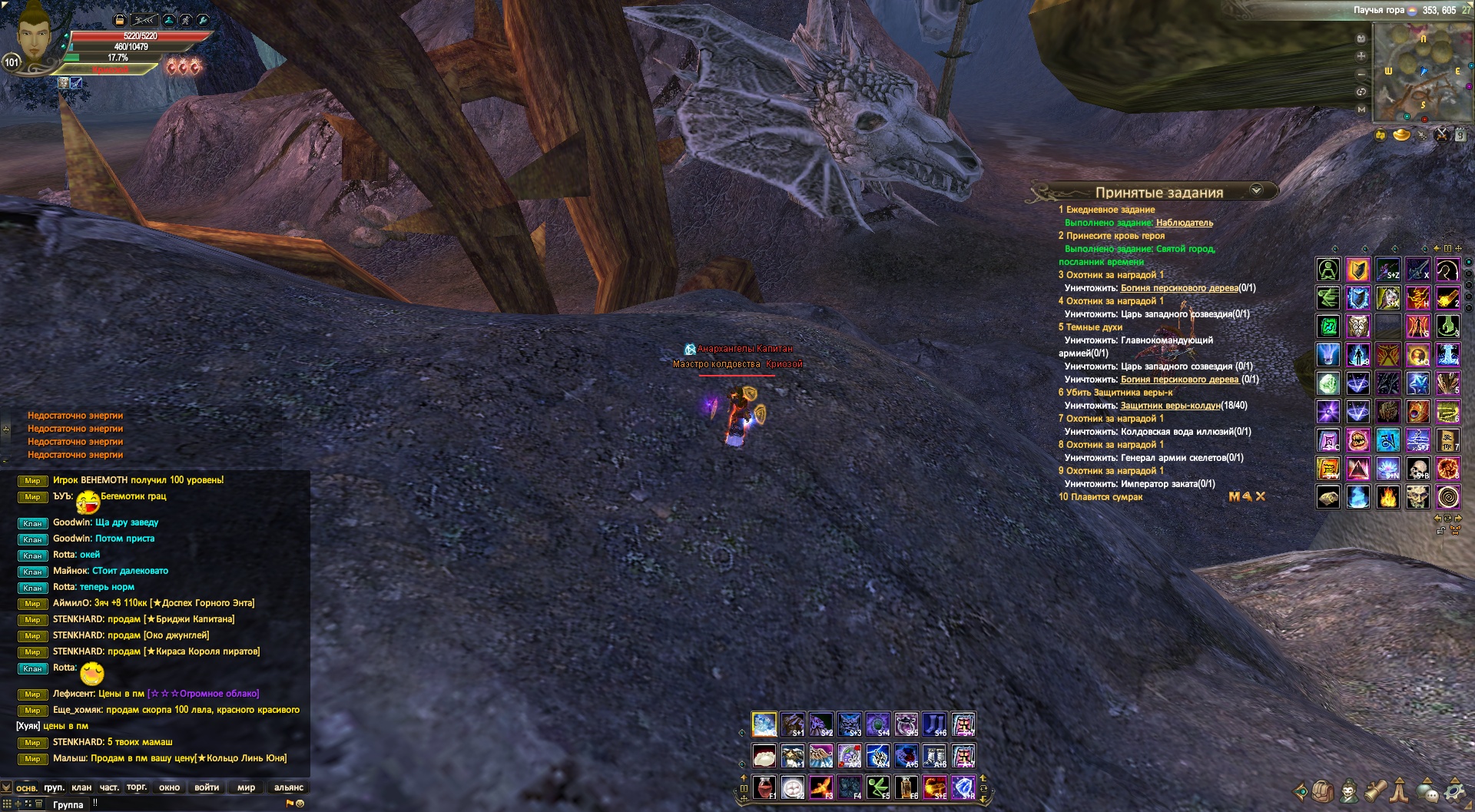The height and width of the screenshot is (812, 1475).
Task: Use the red potion in slot F1
Action: pyautogui.click(x=764, y=787)
